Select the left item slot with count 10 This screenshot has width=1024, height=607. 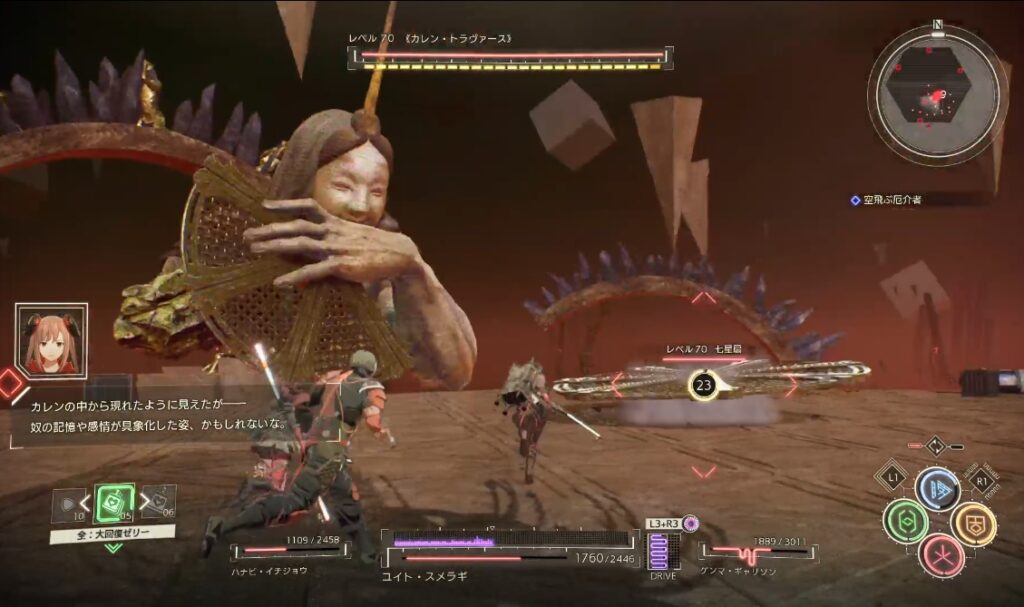tap(66, 503)
